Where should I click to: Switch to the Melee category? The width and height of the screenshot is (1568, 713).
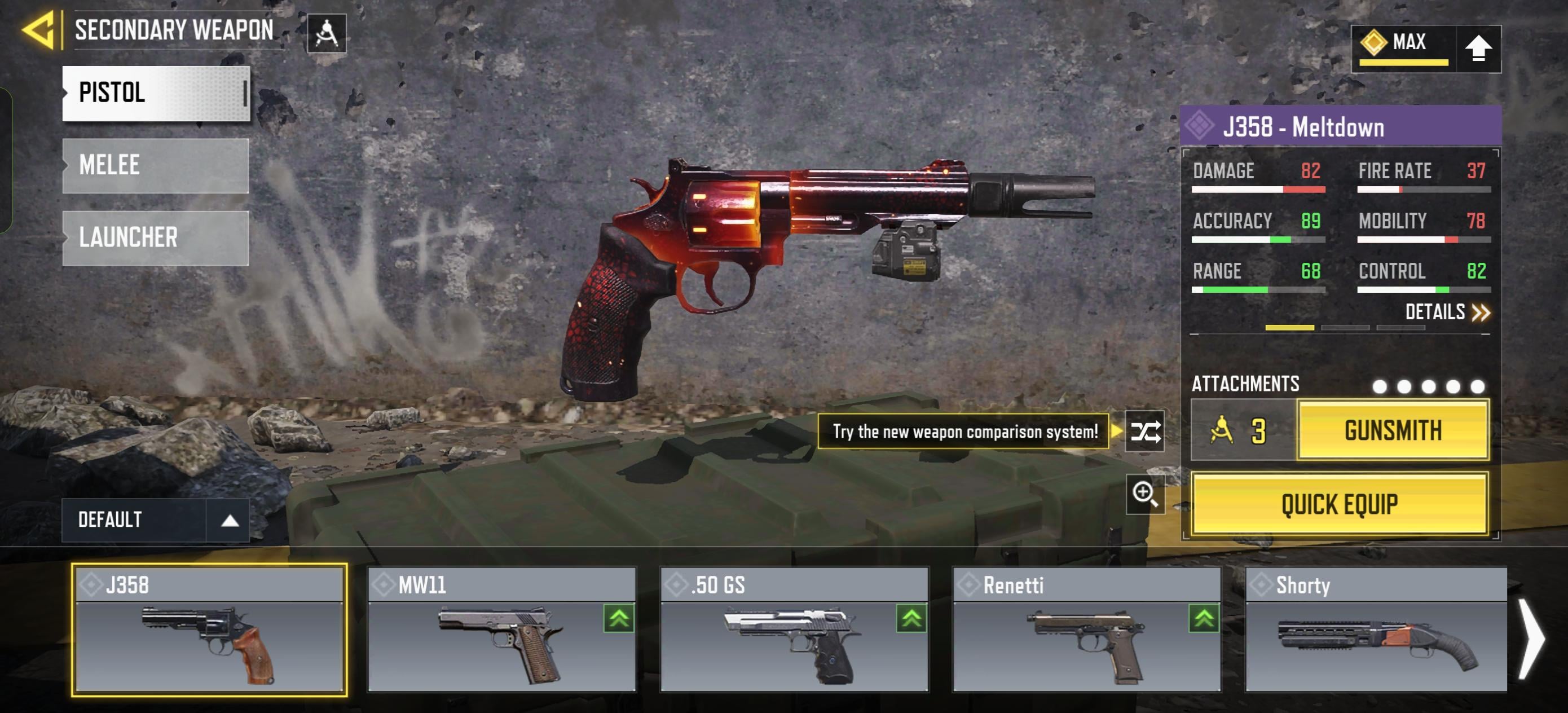[156, 165]
